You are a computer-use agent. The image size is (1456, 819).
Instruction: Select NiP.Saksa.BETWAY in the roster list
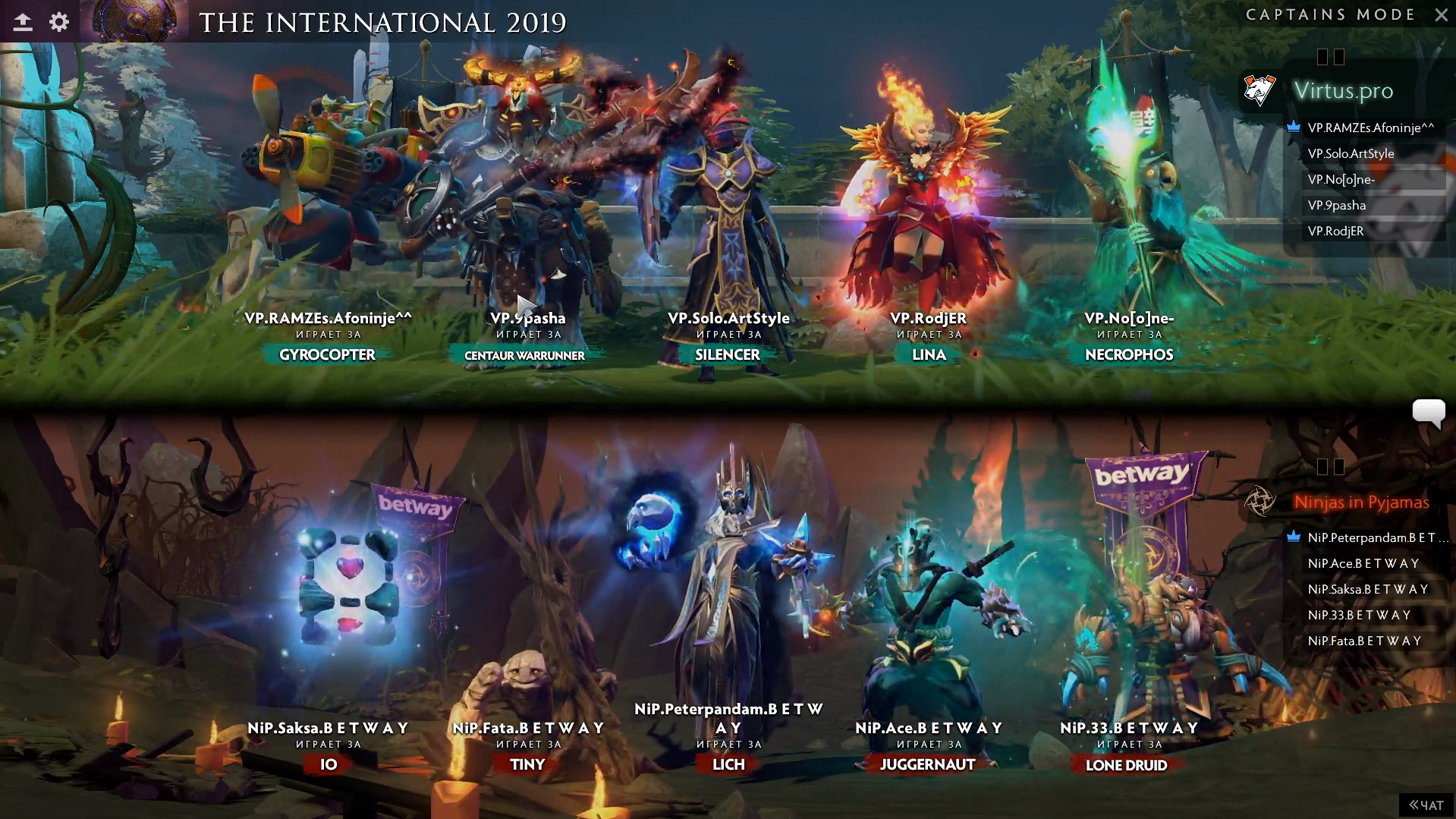(1367, 589)
